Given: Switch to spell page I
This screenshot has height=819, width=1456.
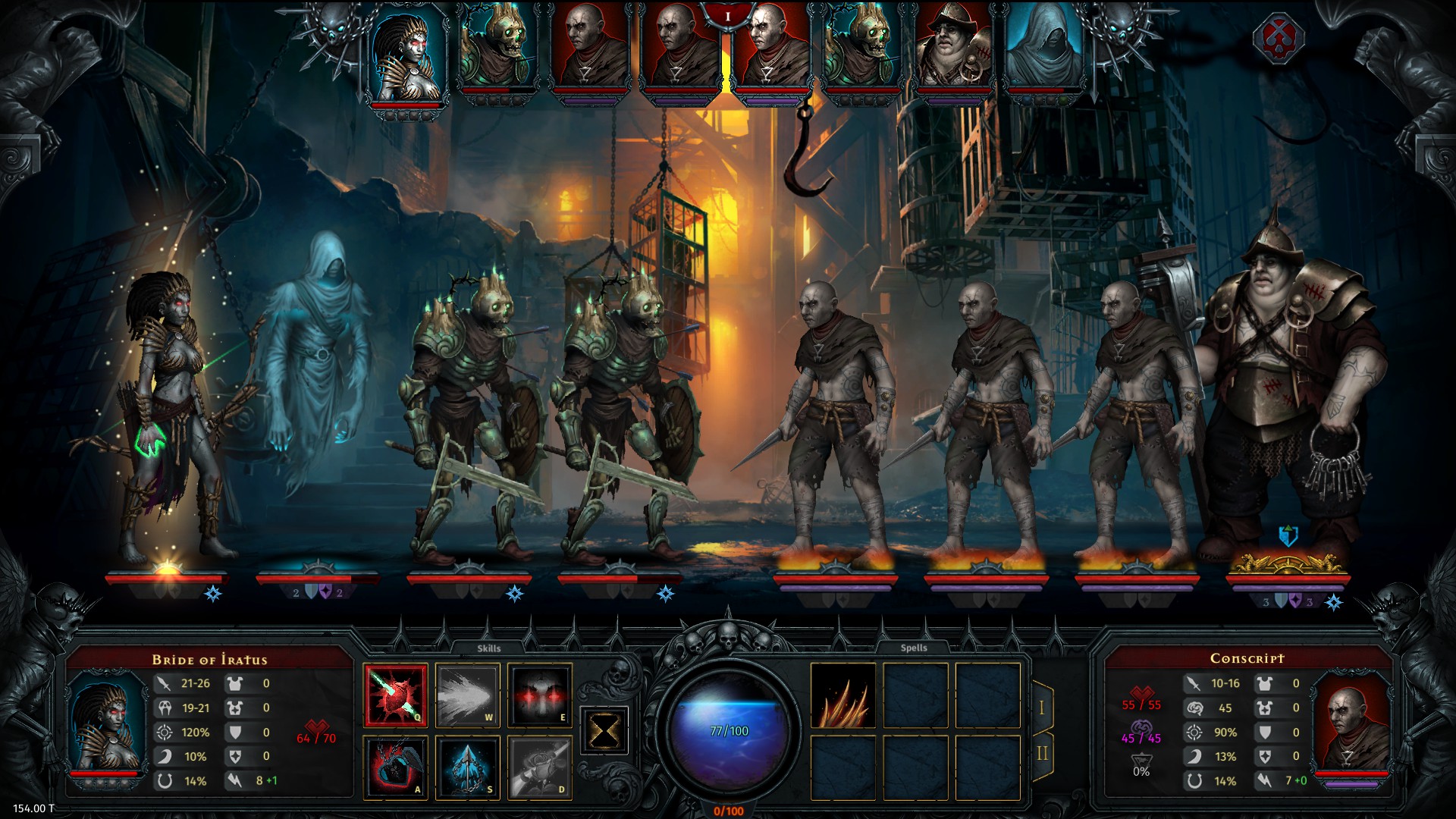Looking at the screenshot, I should [x=1042, y=708].
